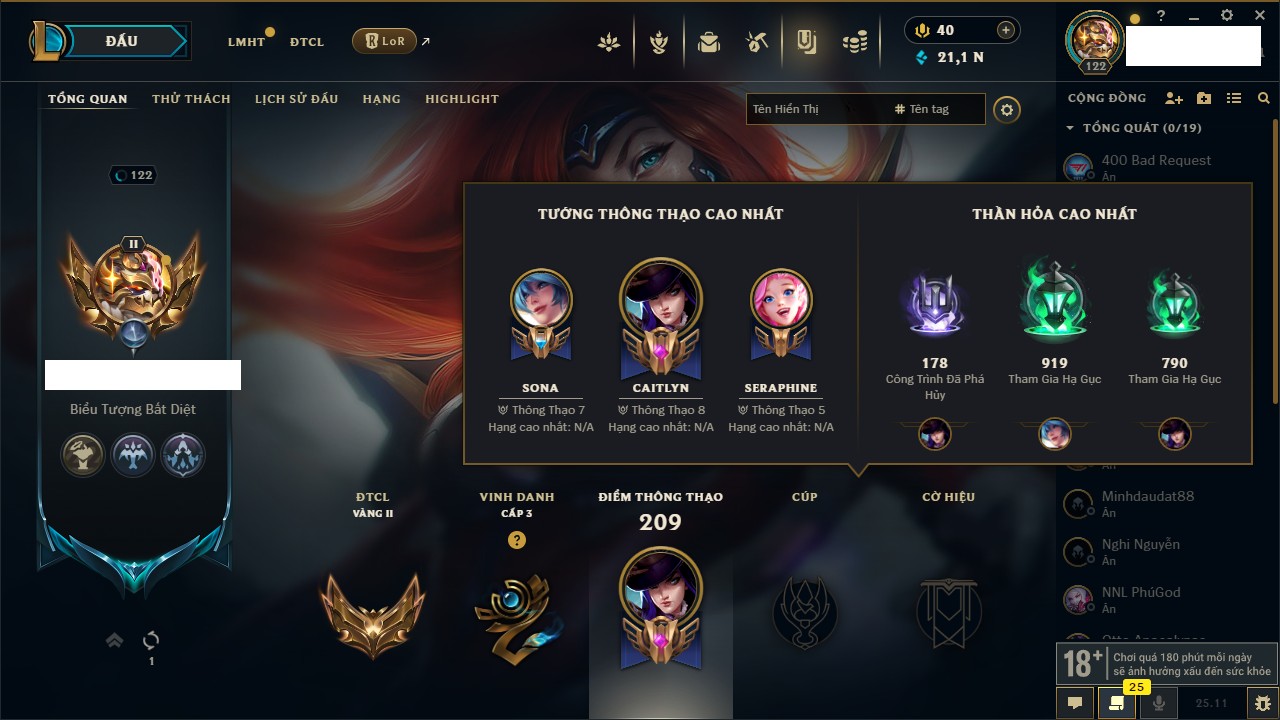Add RP with the plus button
This screenshot has height=720, width=1280.
point(1006,30)
